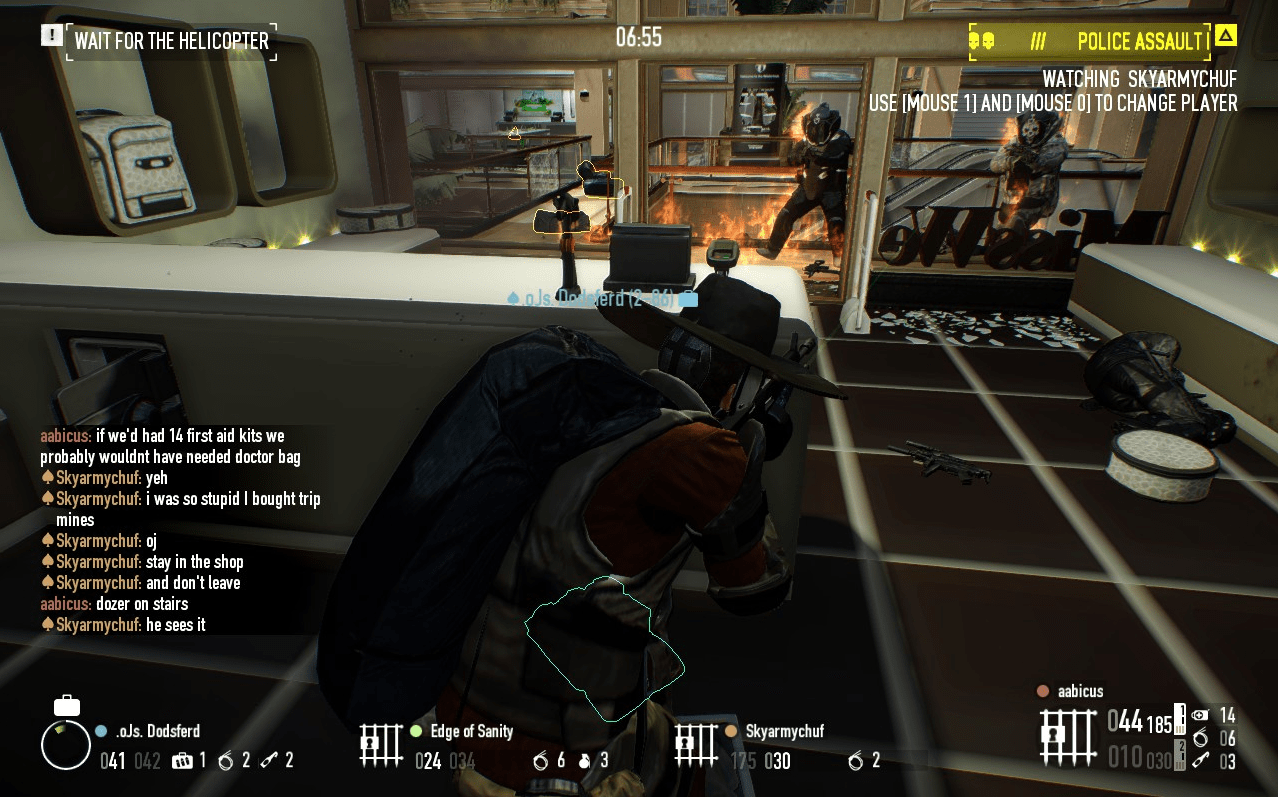The width and height of the screenshot is (1278, 797).
Task: Click the Wait for the Helicopter objective tracker
Action: 171,41
